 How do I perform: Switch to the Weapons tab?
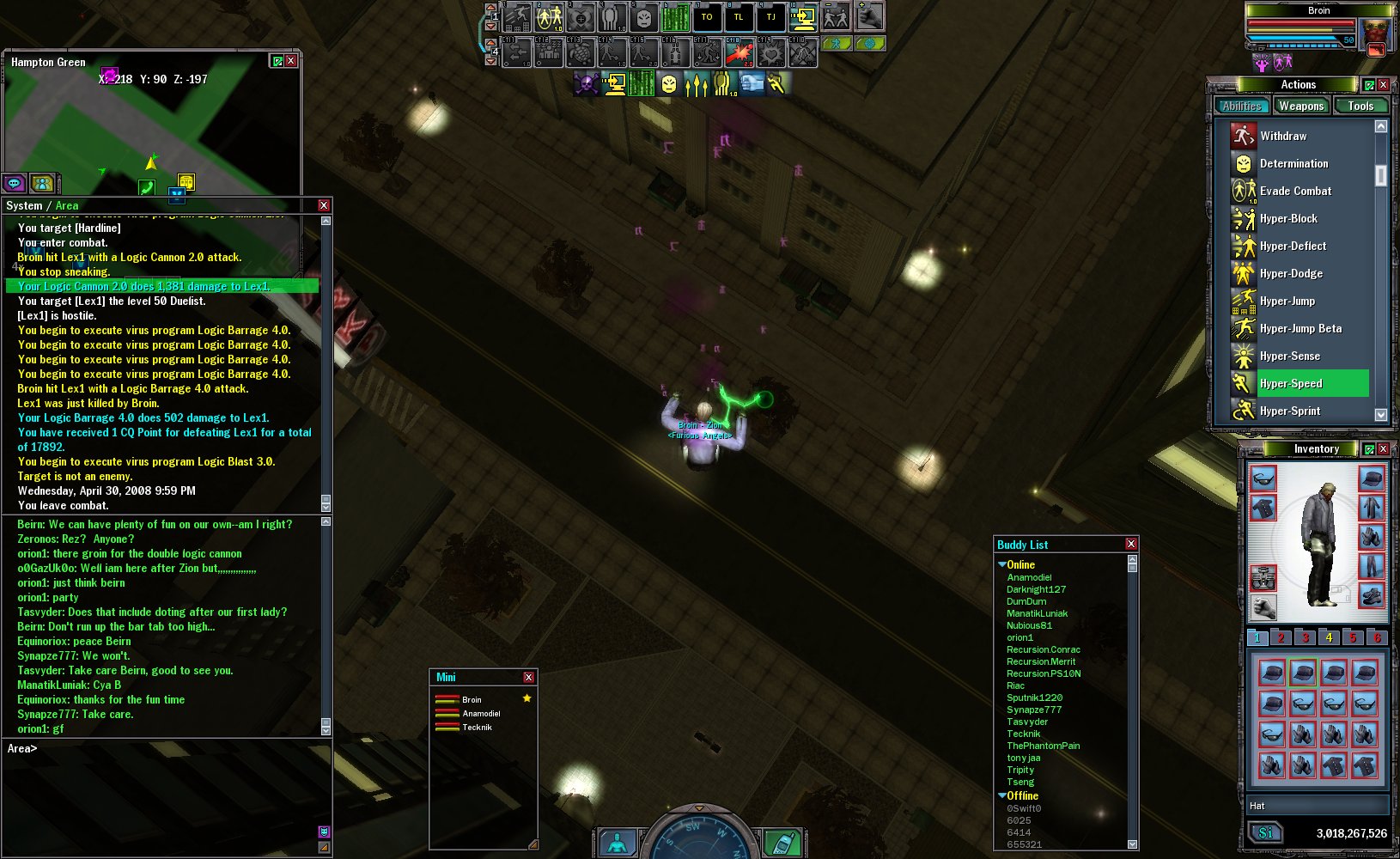pyautogui.click(x=1300, y=107)
